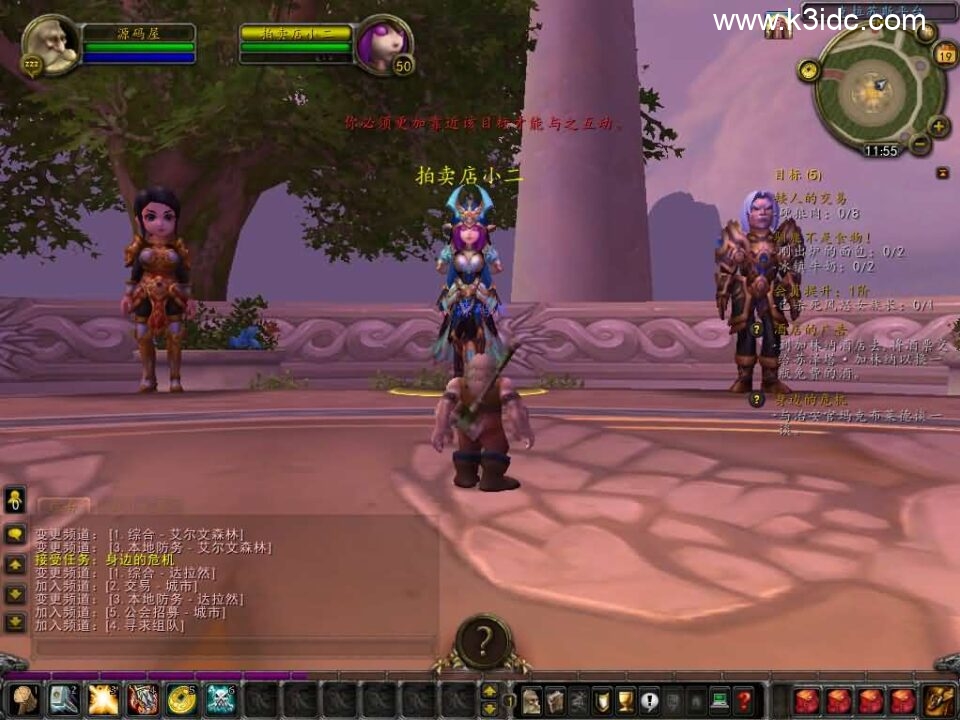Open the calendar showing day 19
Image resolution: width=960 pixels, height=720 pixels.
coord(945,55)
